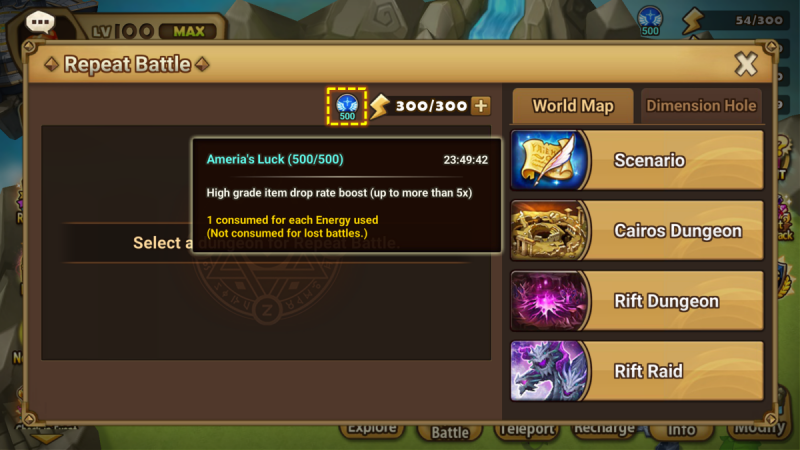This screenshot has width=800, height=450.
Task: Add energy with the plus button
Action: click(x=481, y=106)
